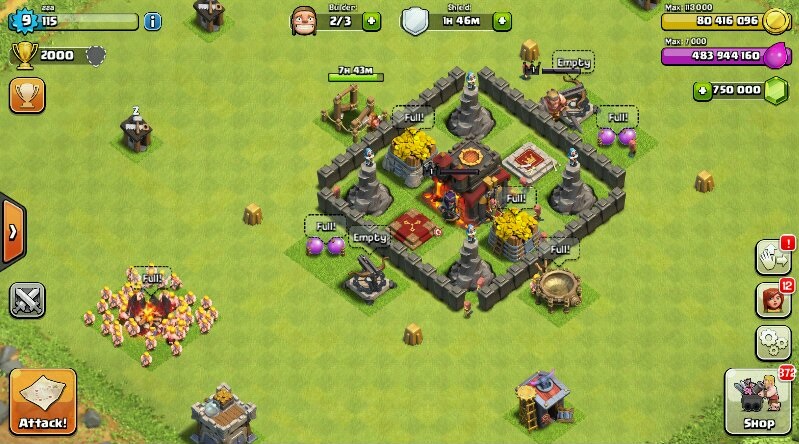799x444 pixels.
Task: Expand the chat panel arrow tab
Action: (12, 232)
